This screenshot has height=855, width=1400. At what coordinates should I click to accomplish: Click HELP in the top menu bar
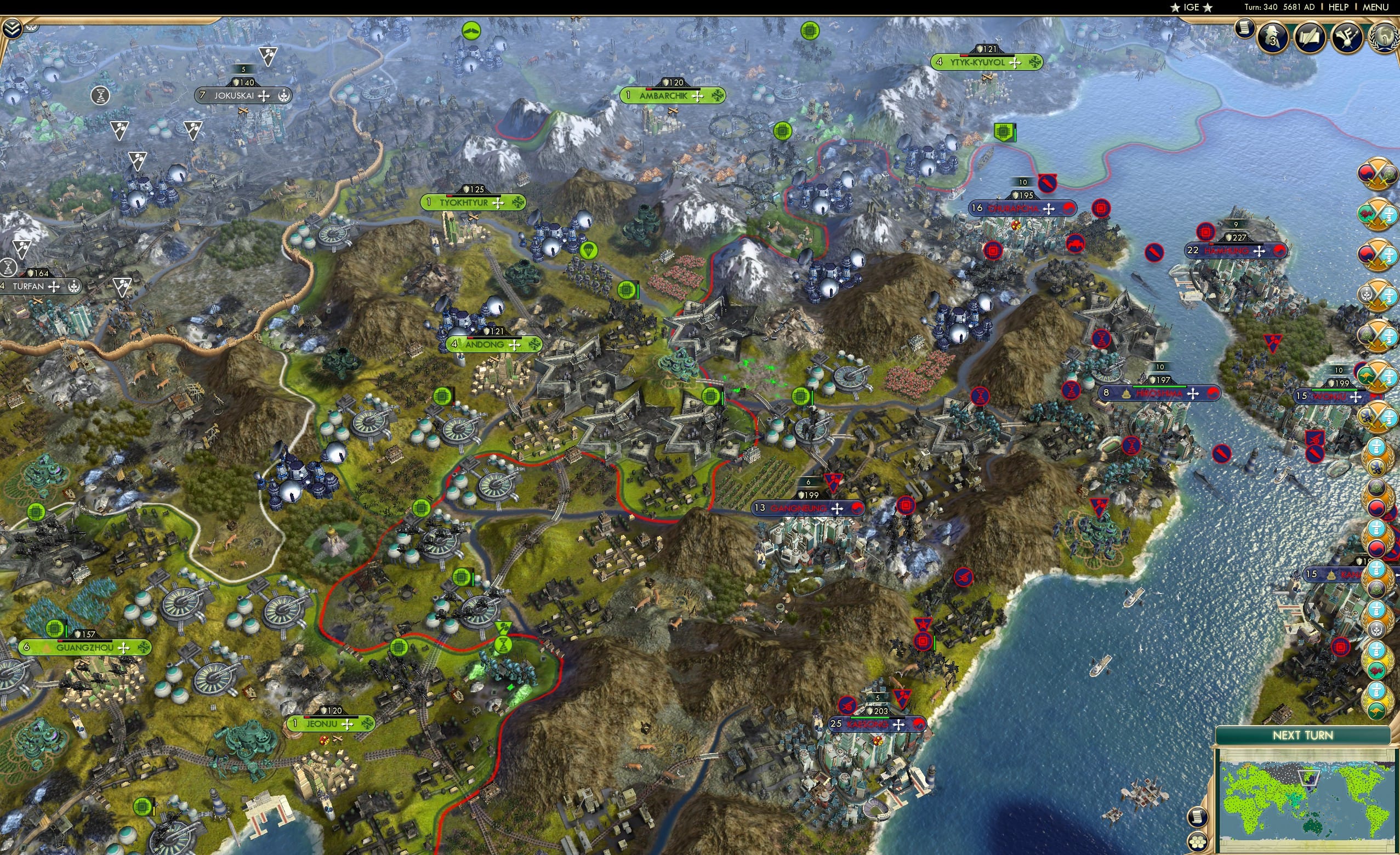[1339, 7]
